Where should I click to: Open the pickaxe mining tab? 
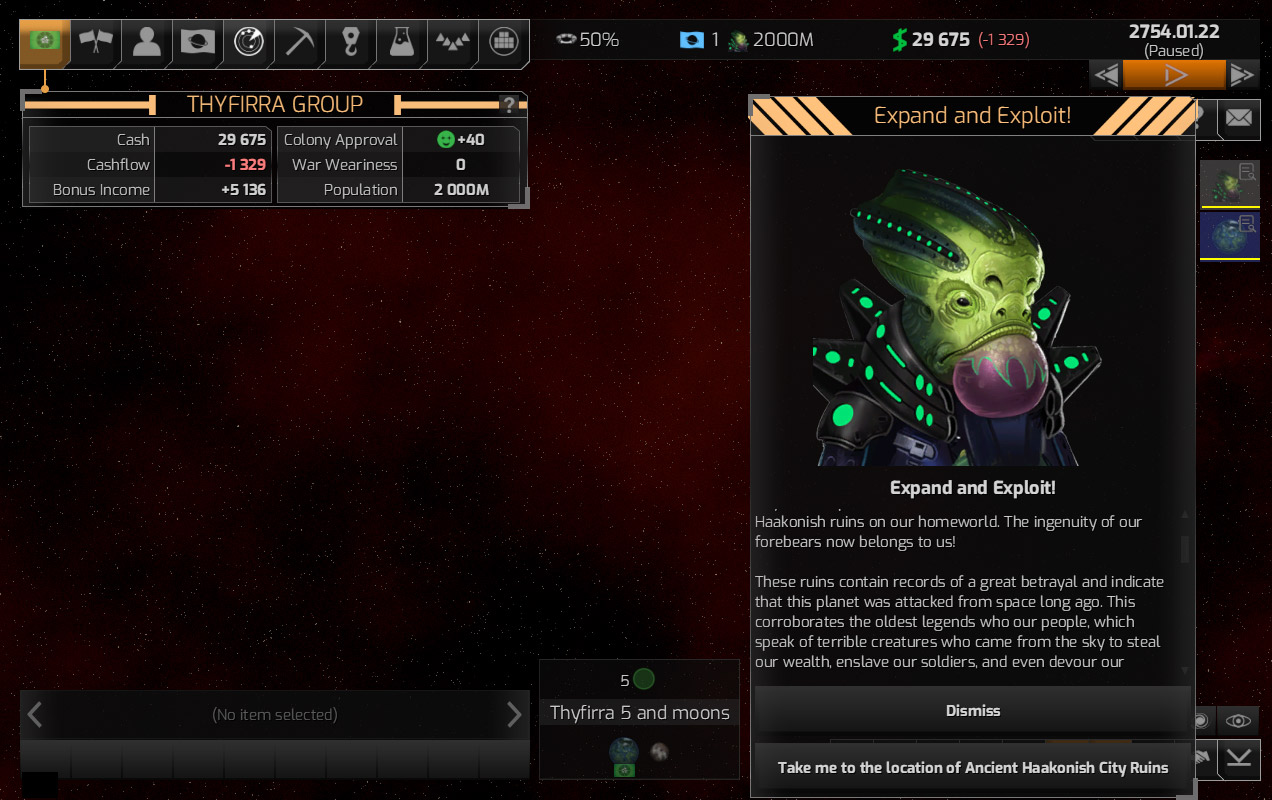coord(300,42)
